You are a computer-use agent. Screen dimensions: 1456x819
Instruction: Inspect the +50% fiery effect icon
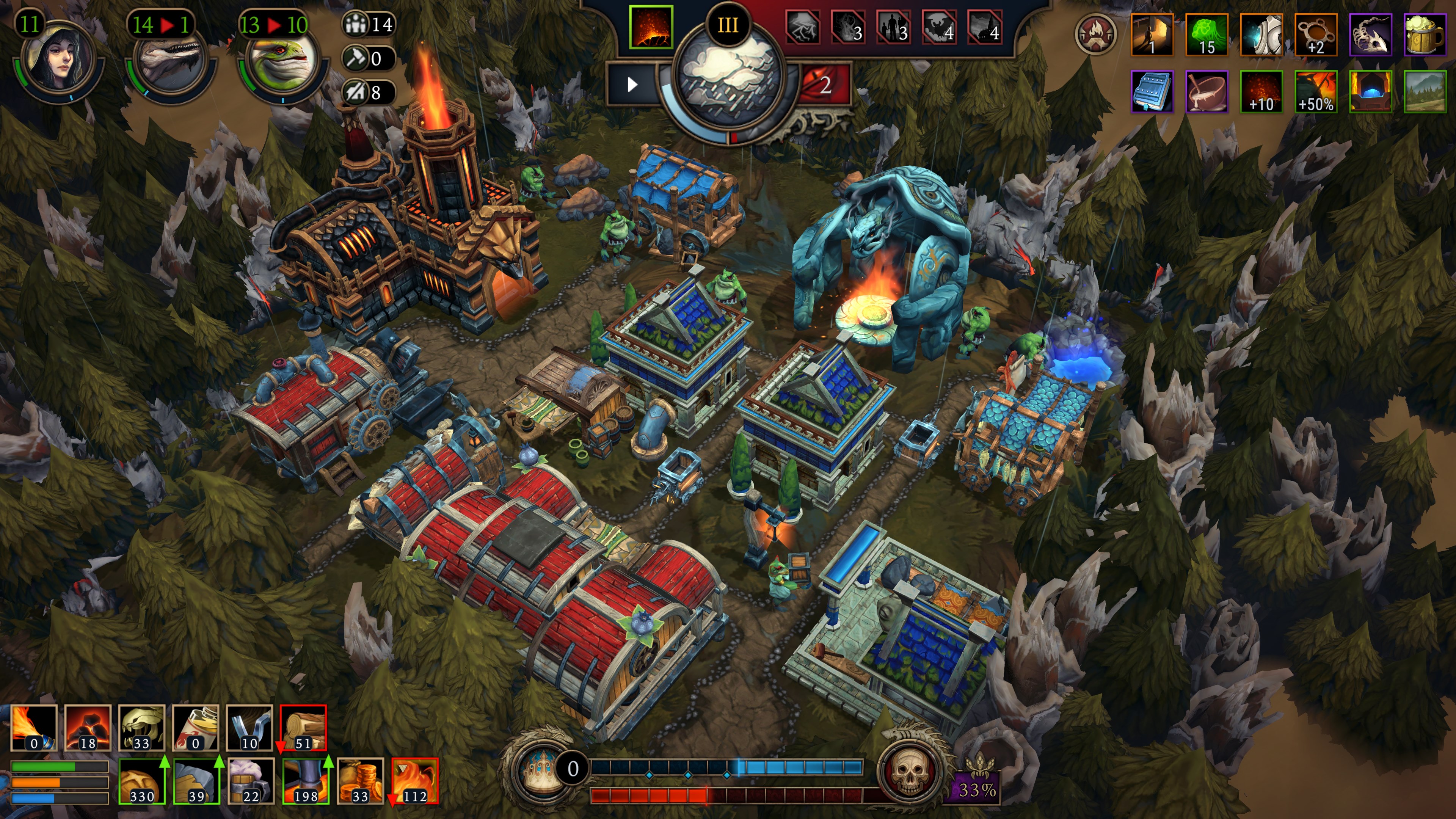point(1316,91)
